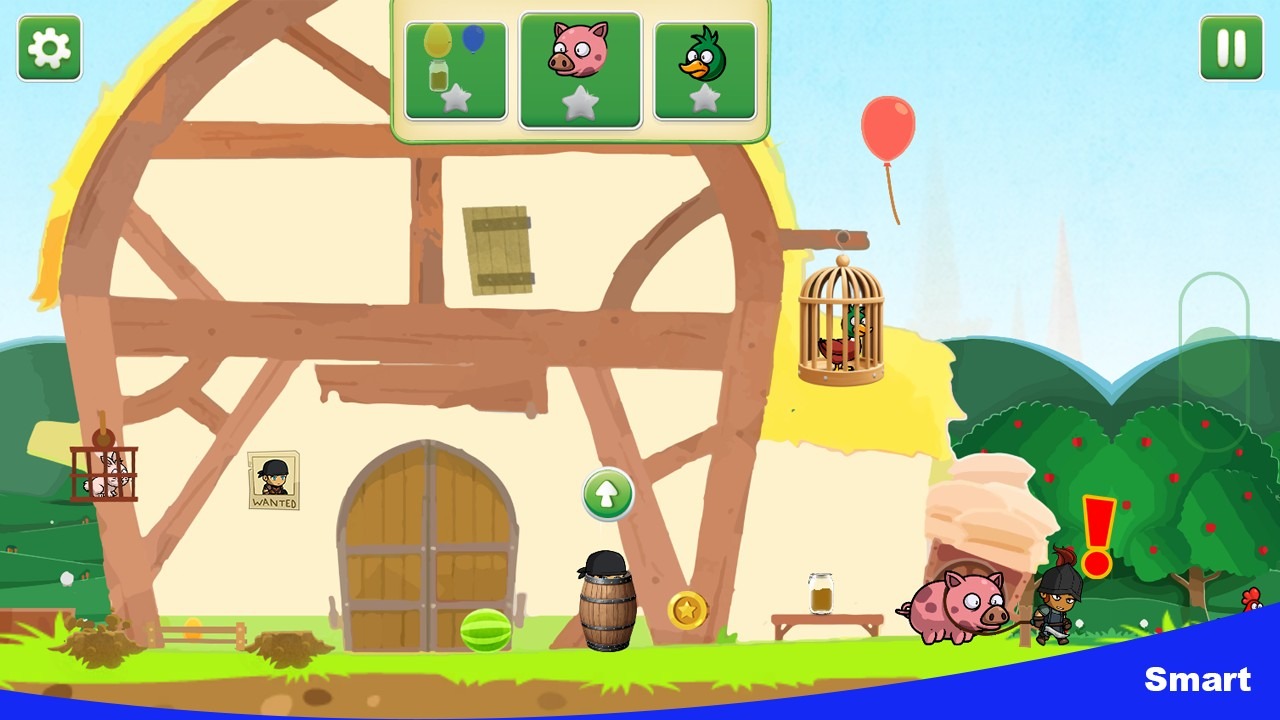The height and width of the screenshot is (720, 1280).
Task: Select the pig objective panel
Action: tap(580, 67)
